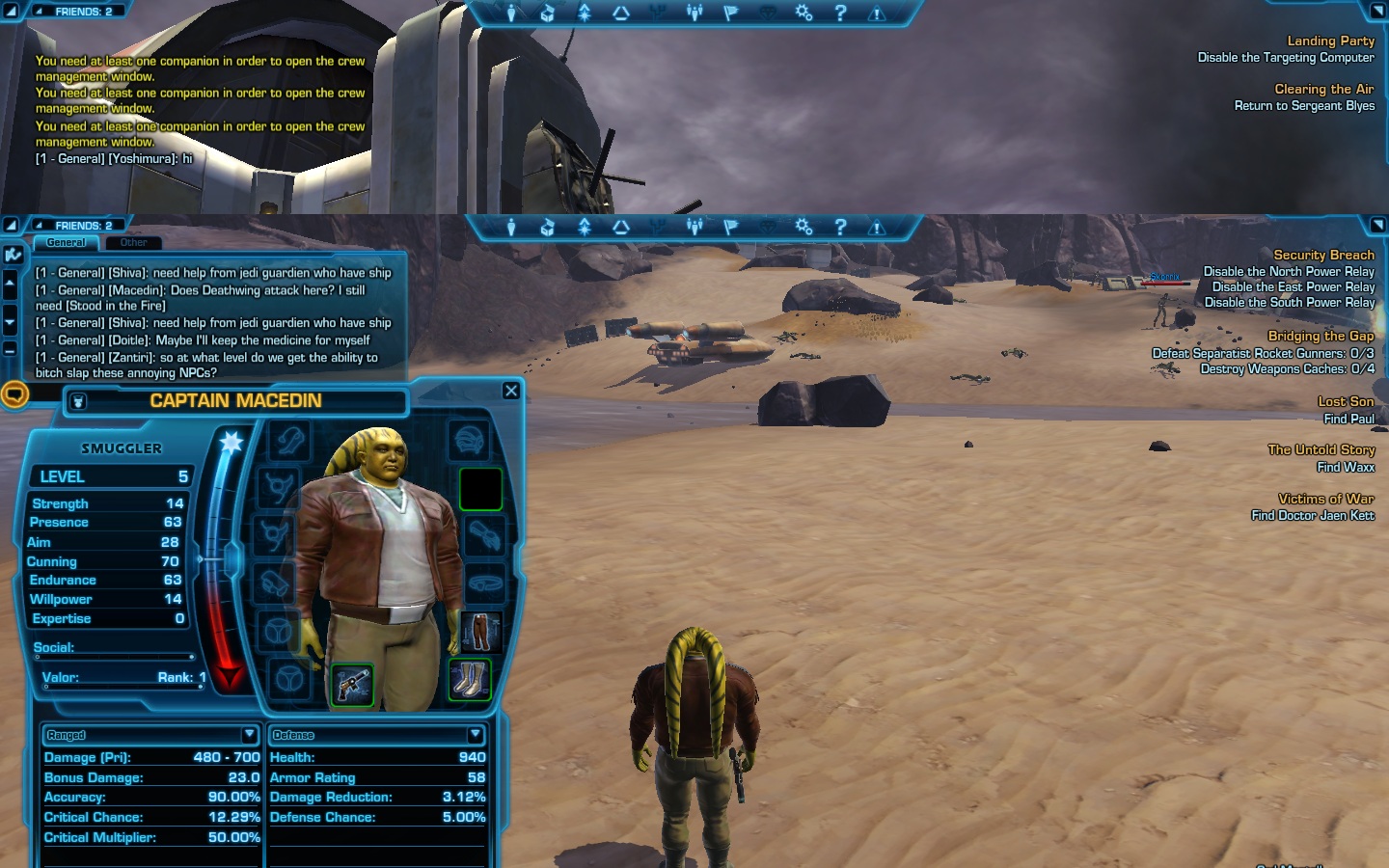Open the title selector beside Captain Macedin
Image resolution: width=1389 pixels, height=868 pixels.
click(79, 401)
